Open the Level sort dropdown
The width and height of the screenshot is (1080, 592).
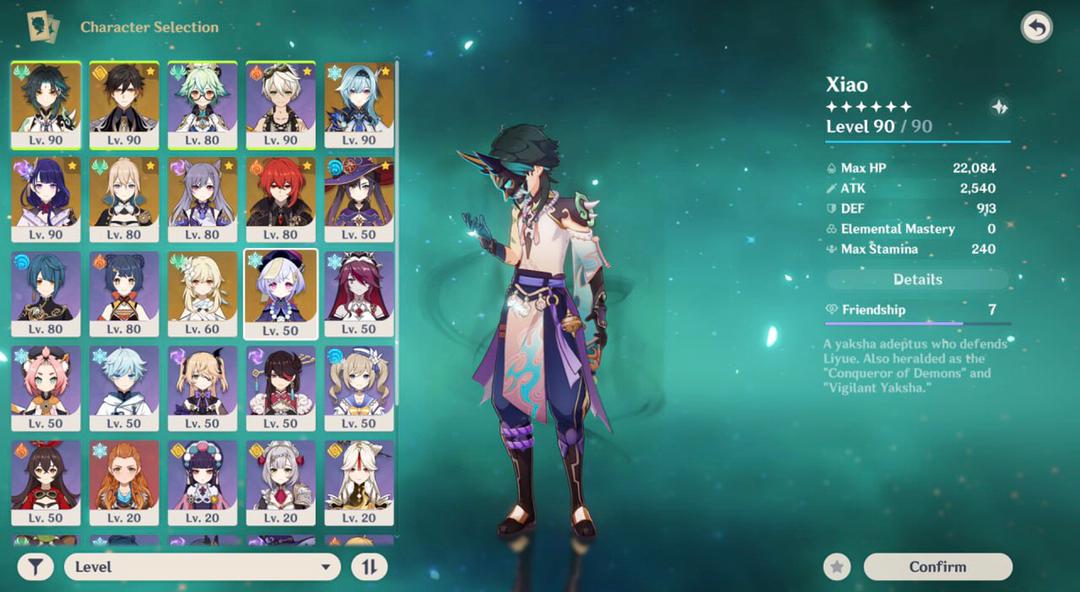tap(202, 567)
